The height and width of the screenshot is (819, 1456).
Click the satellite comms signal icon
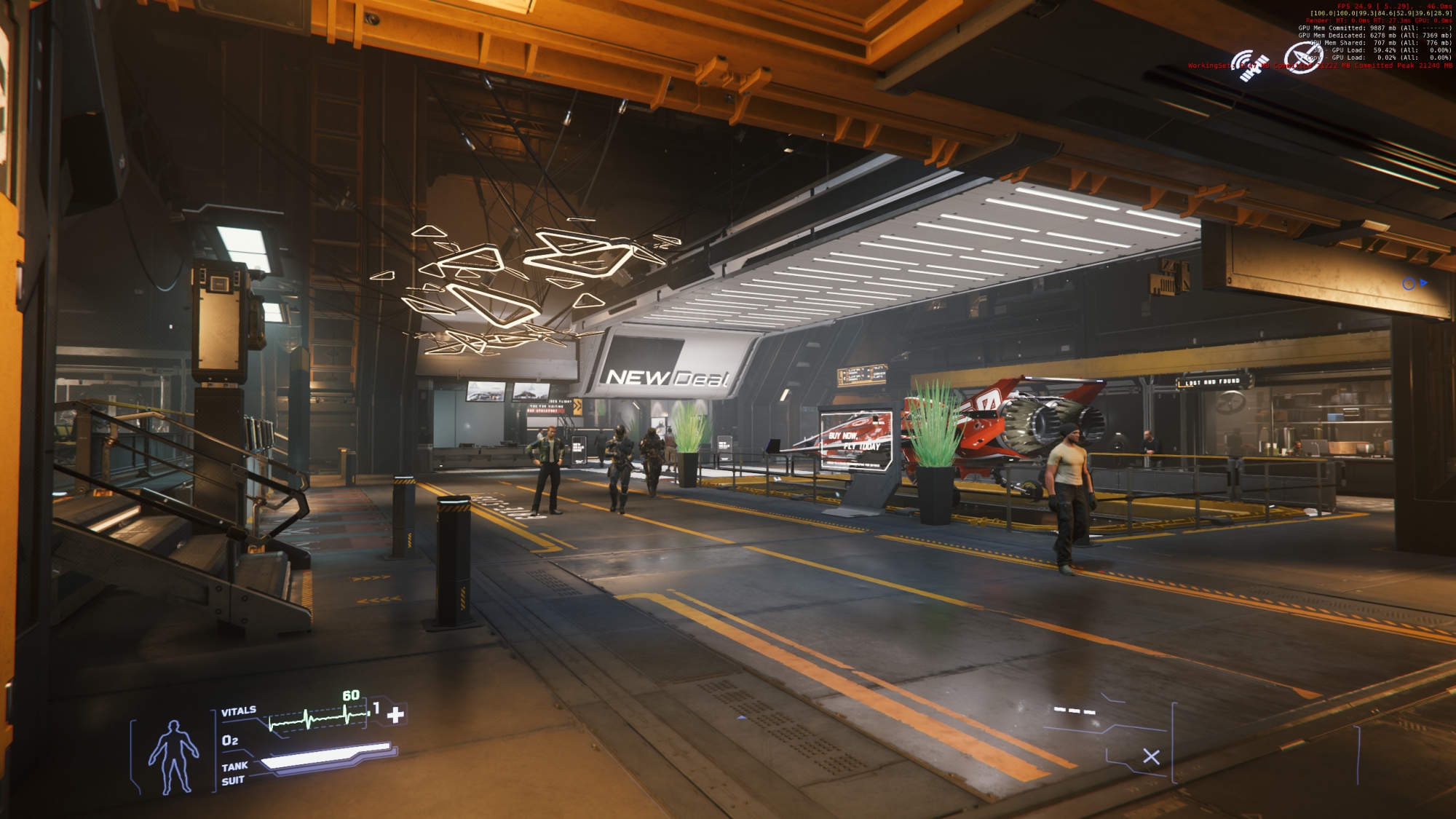[1250, 66]
